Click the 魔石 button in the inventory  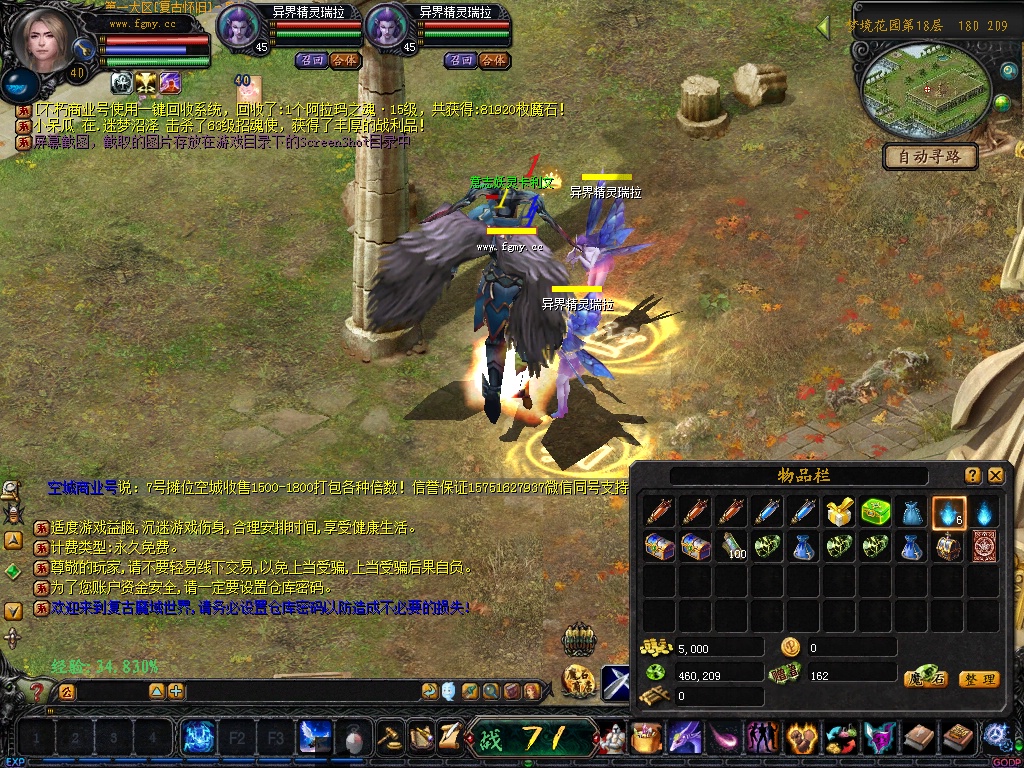[925, 679]
